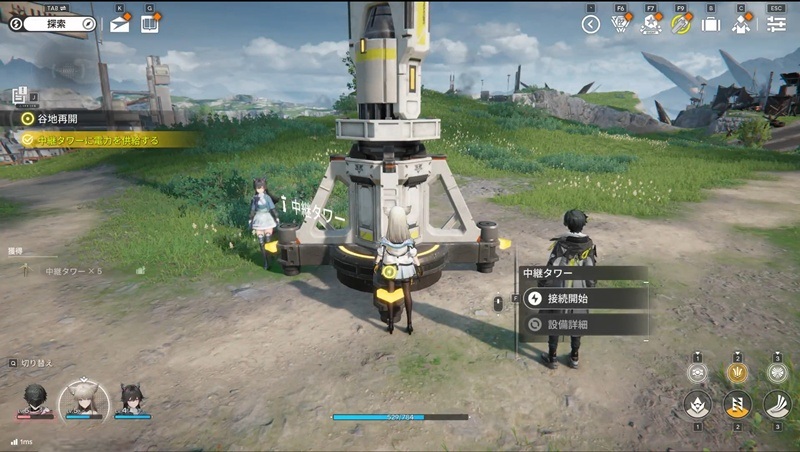This screenshot has width=800, height=452.
Task: Trigger the gold combo skill icon
Action: (x=737, y=372)
